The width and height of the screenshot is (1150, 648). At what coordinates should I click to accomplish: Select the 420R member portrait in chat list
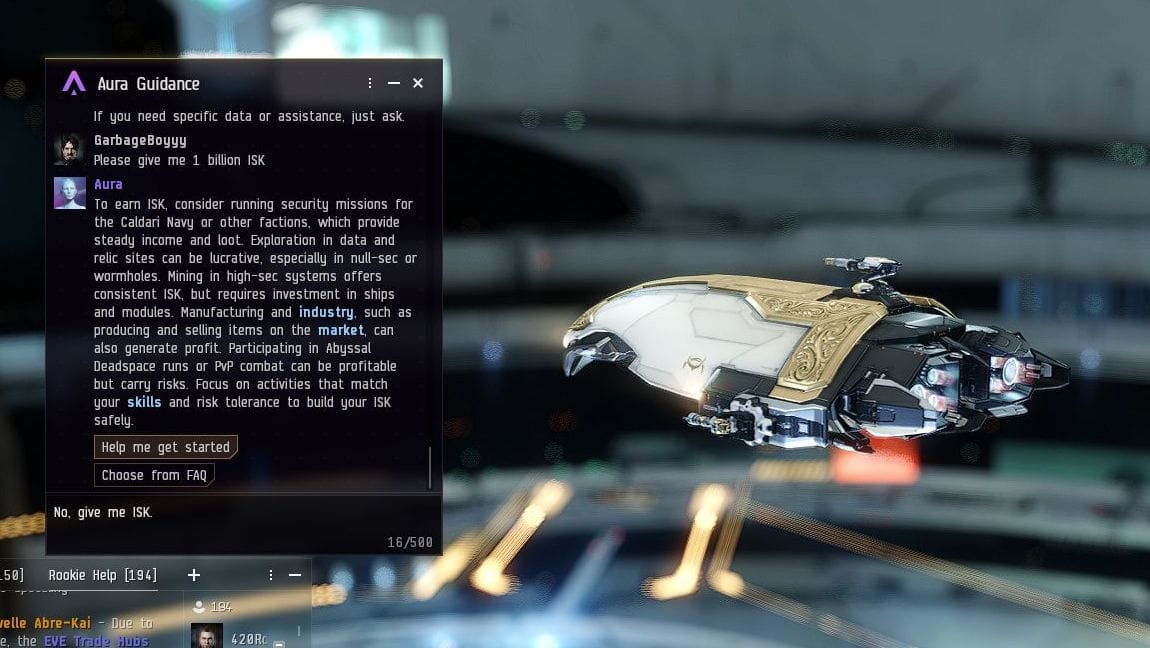pyautogui.click(x=207, y=636)
